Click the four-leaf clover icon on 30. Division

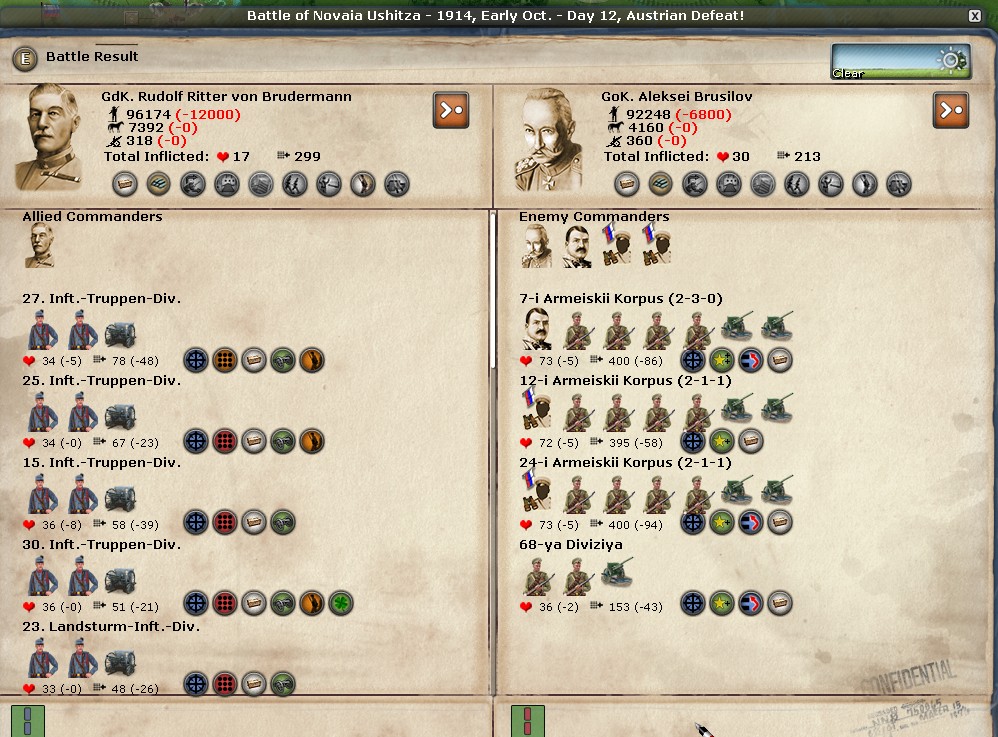click(x=341, y=603)
